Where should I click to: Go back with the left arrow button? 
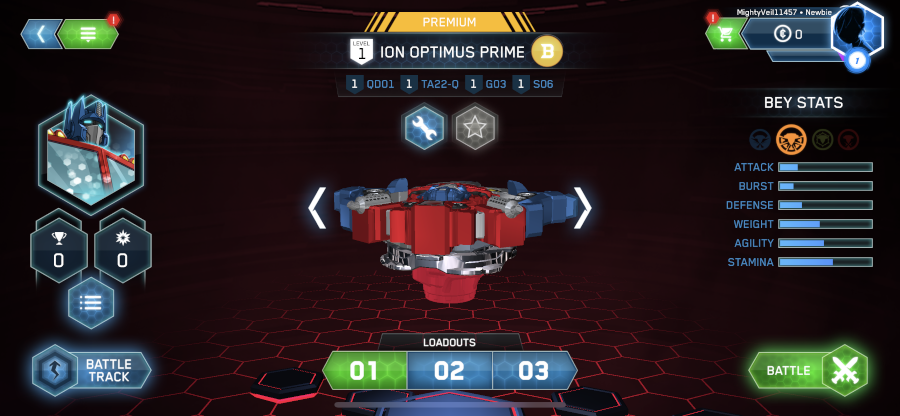click(x=41, y=34)
